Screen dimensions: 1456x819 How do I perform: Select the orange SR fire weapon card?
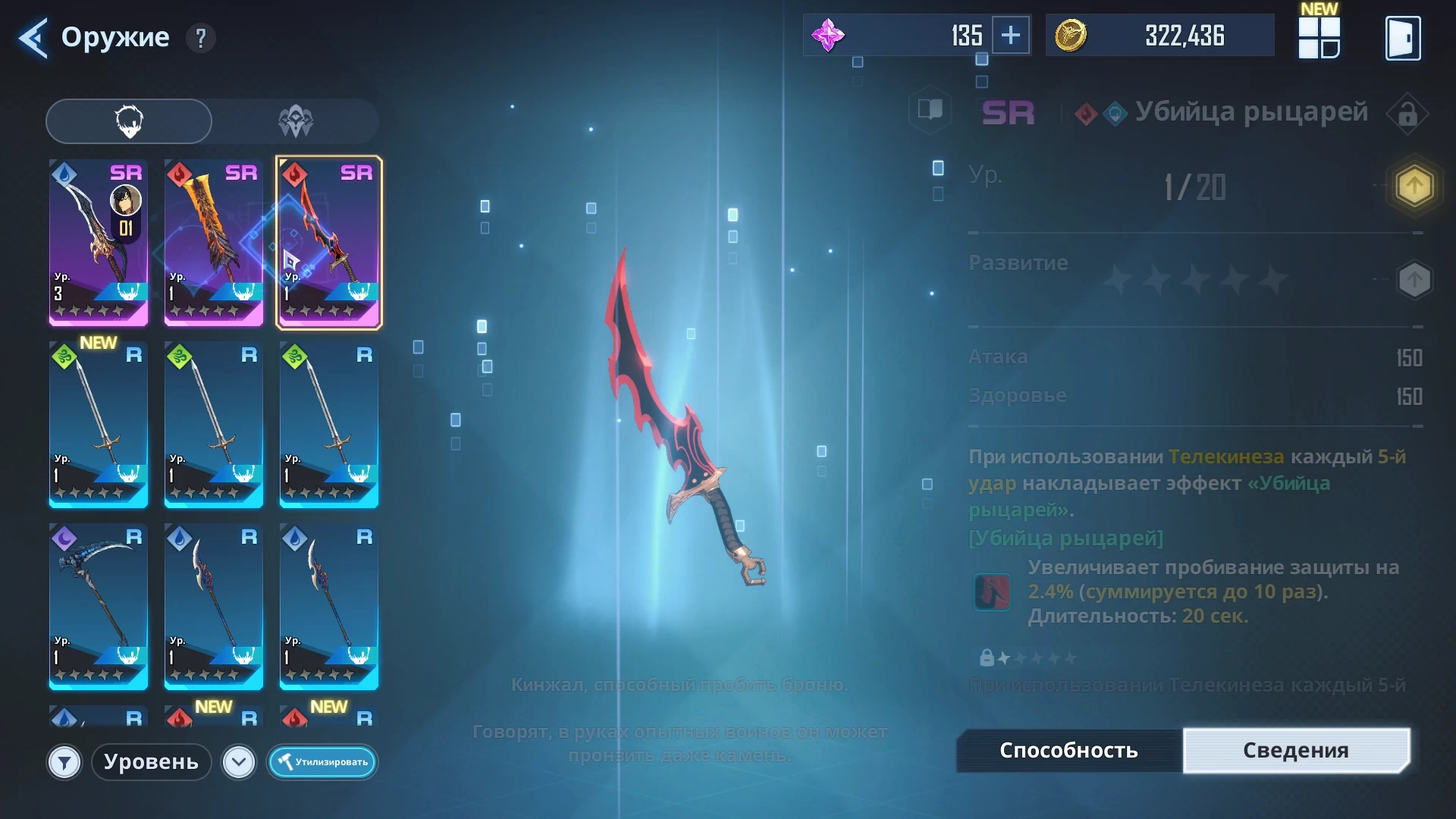click(214, 243)
